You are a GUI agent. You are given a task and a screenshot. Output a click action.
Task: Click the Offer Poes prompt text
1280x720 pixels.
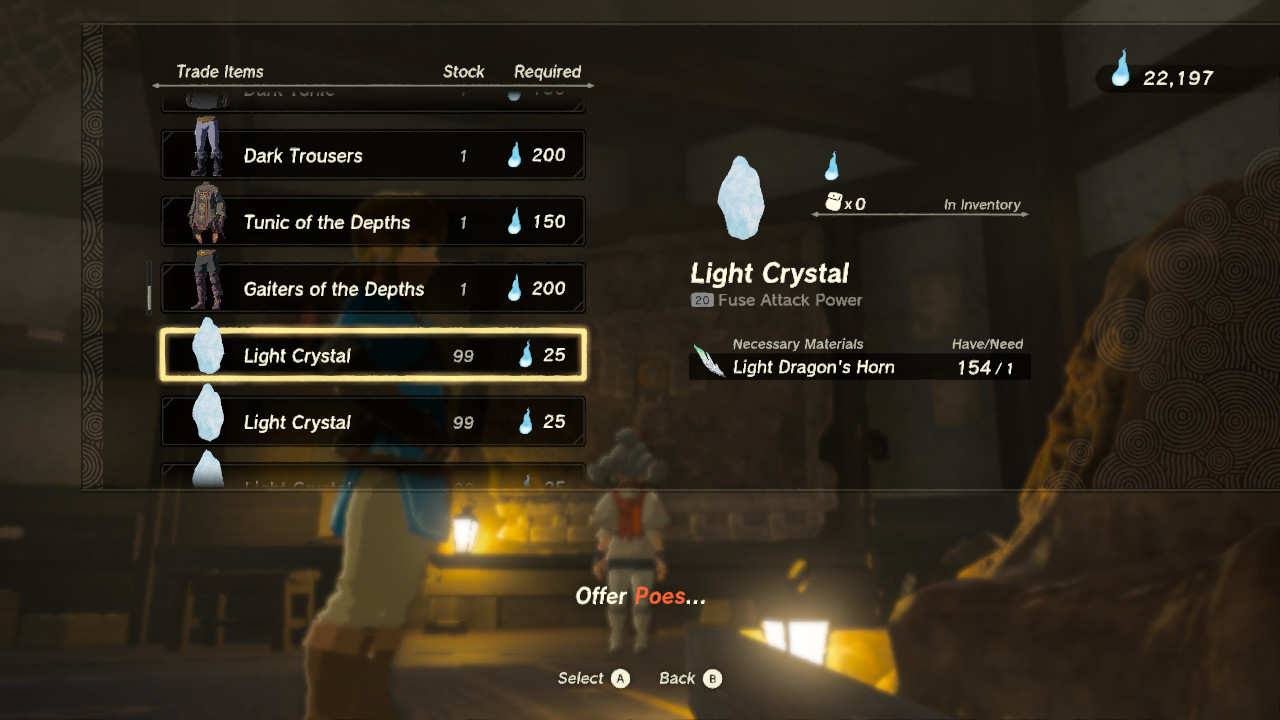[x=640, y=596]
